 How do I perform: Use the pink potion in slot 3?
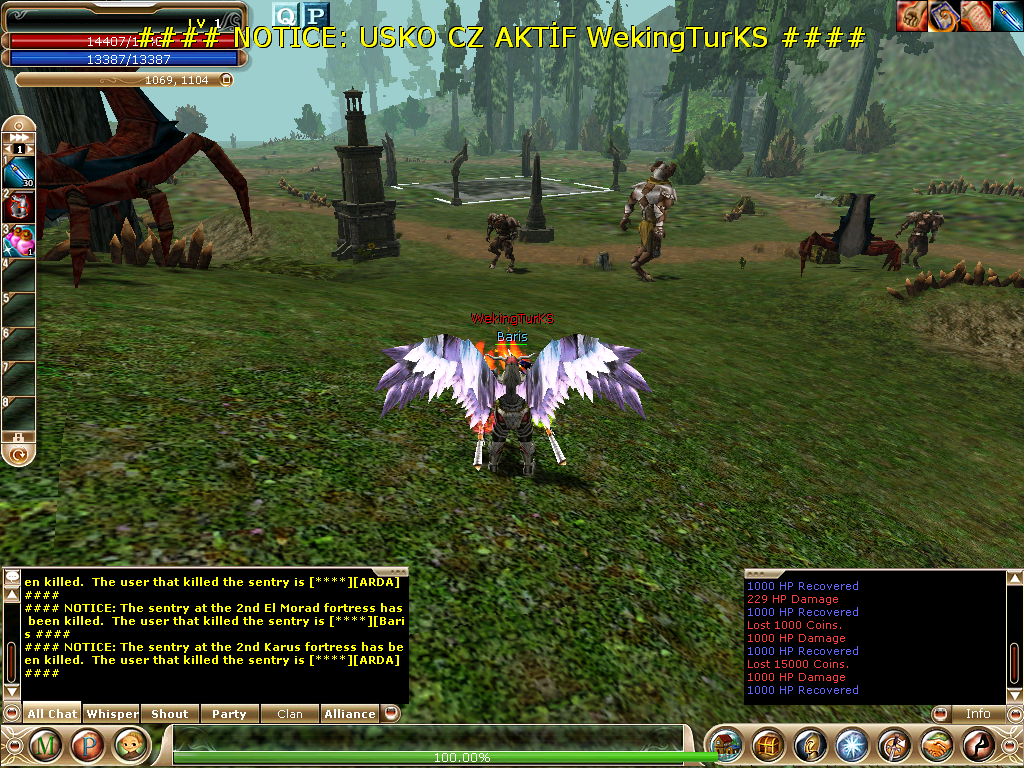(x=21, y=241)
